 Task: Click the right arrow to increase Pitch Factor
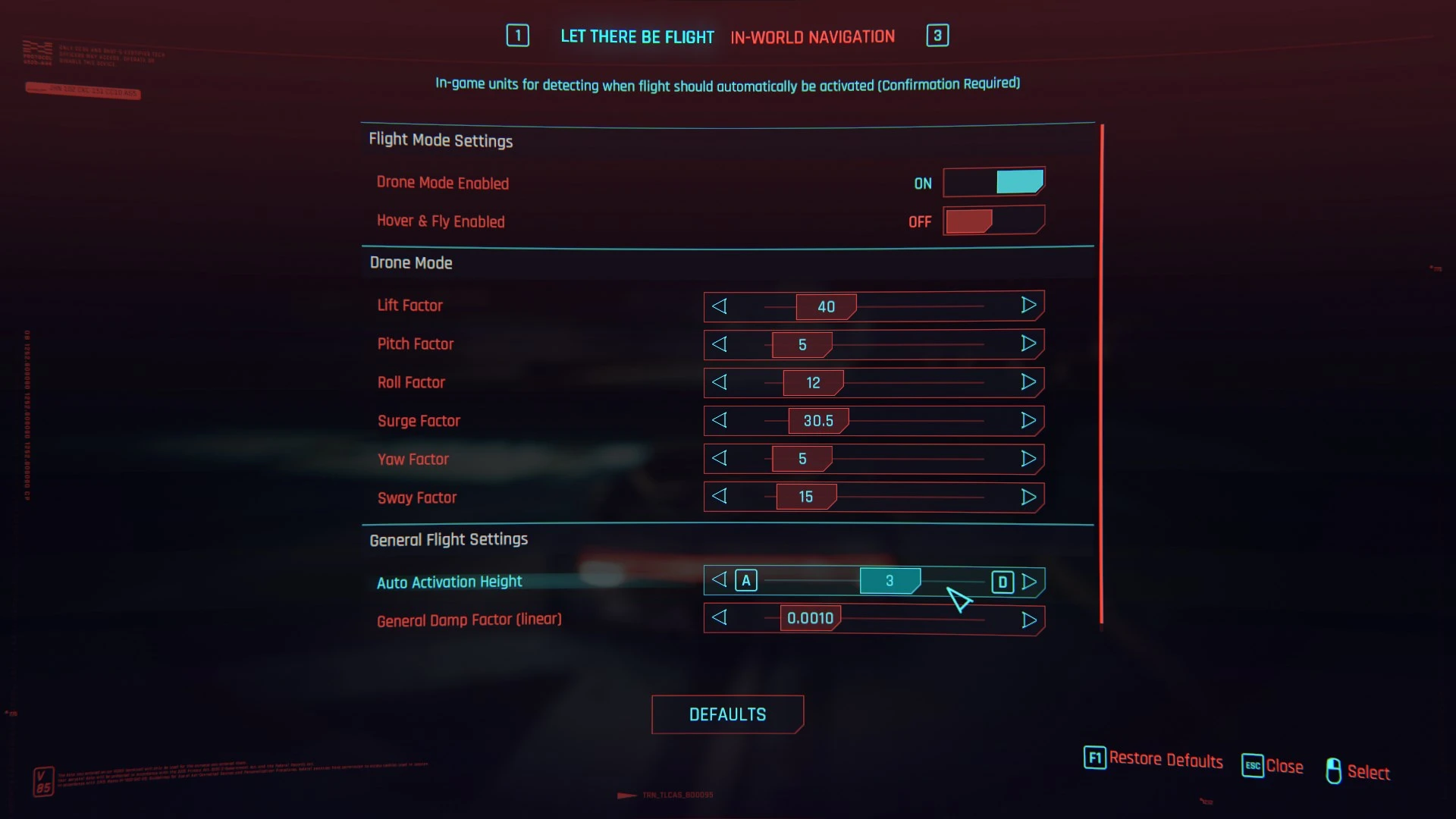point(1029,344)
